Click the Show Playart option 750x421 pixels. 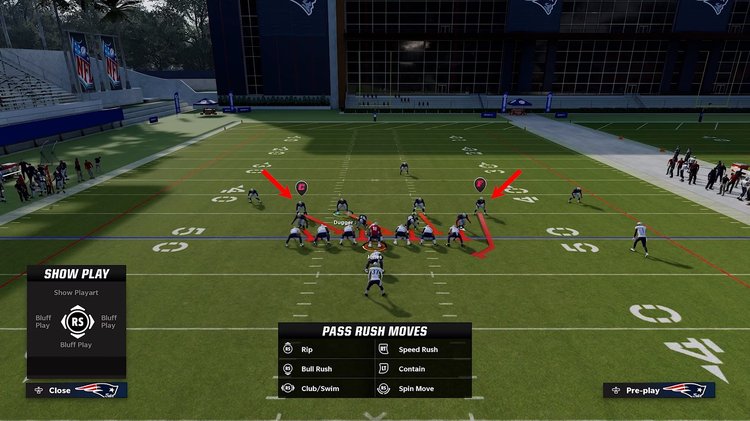coord(76,292)
